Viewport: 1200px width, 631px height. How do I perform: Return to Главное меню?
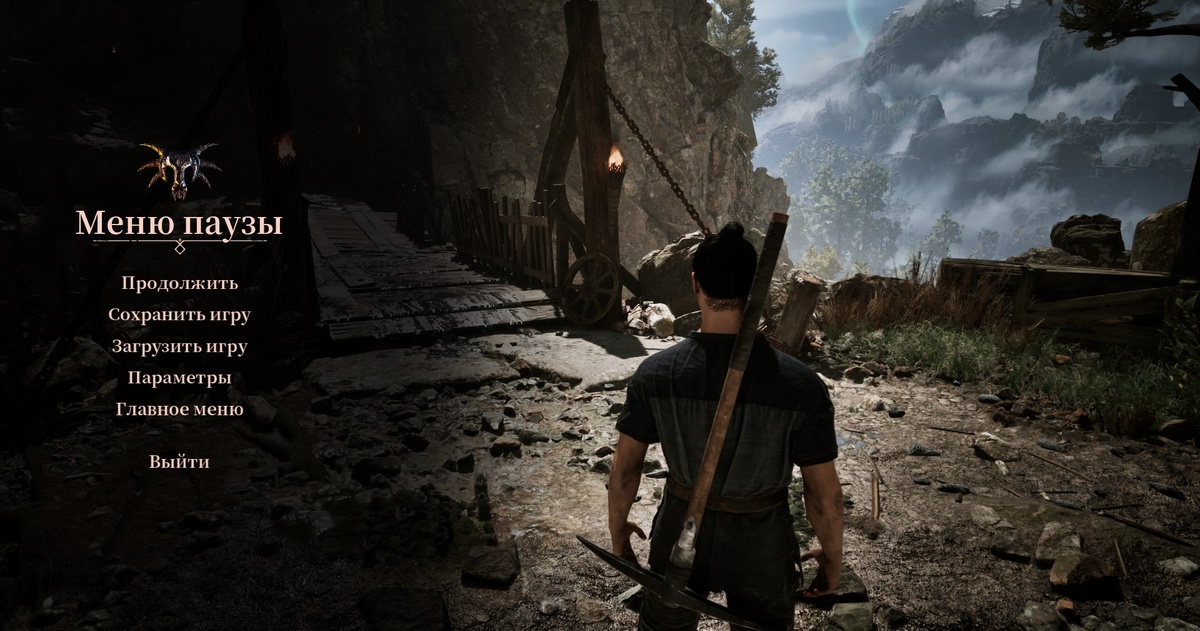(x=180, y=409)
